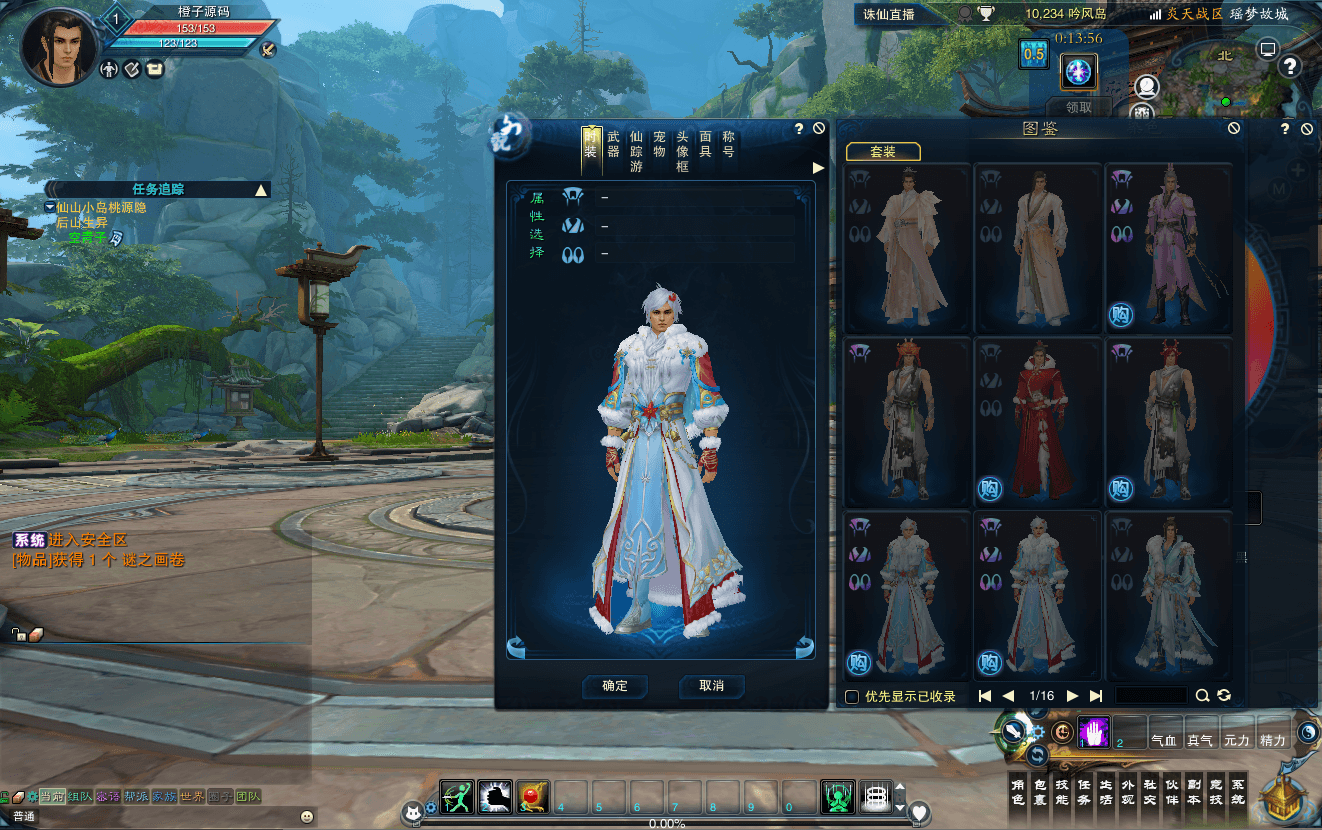Click the 套装 button in the codex panel
This screenshot has height=830, width=1322.
883,152
